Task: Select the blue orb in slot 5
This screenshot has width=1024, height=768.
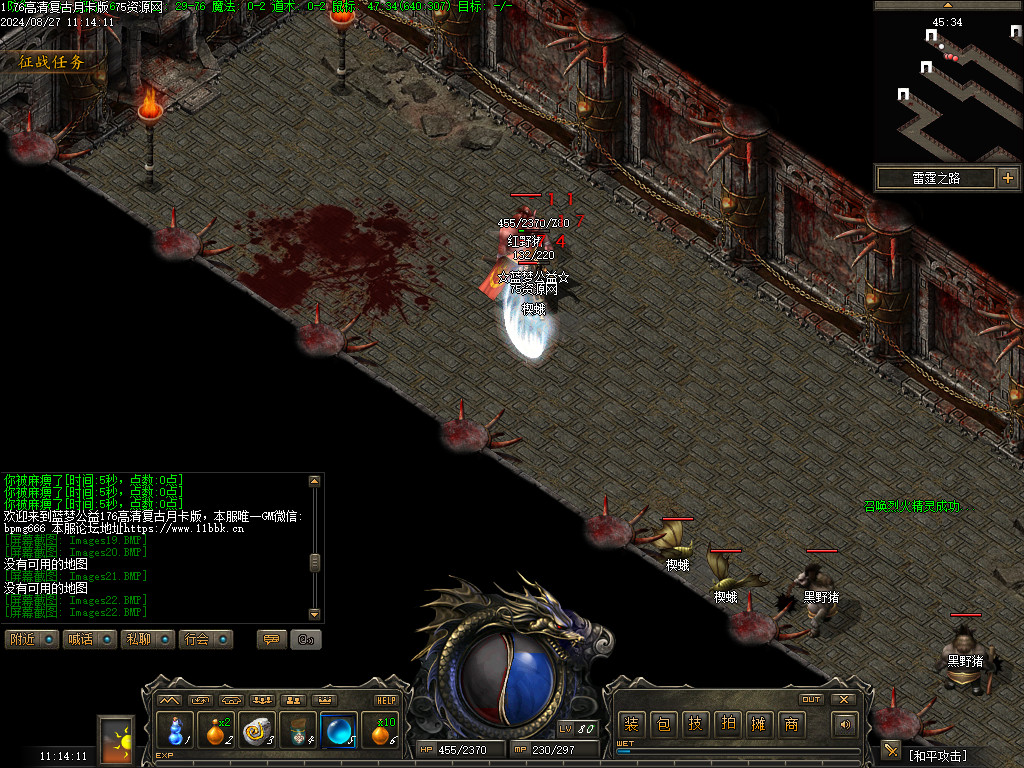Action: 338,731
